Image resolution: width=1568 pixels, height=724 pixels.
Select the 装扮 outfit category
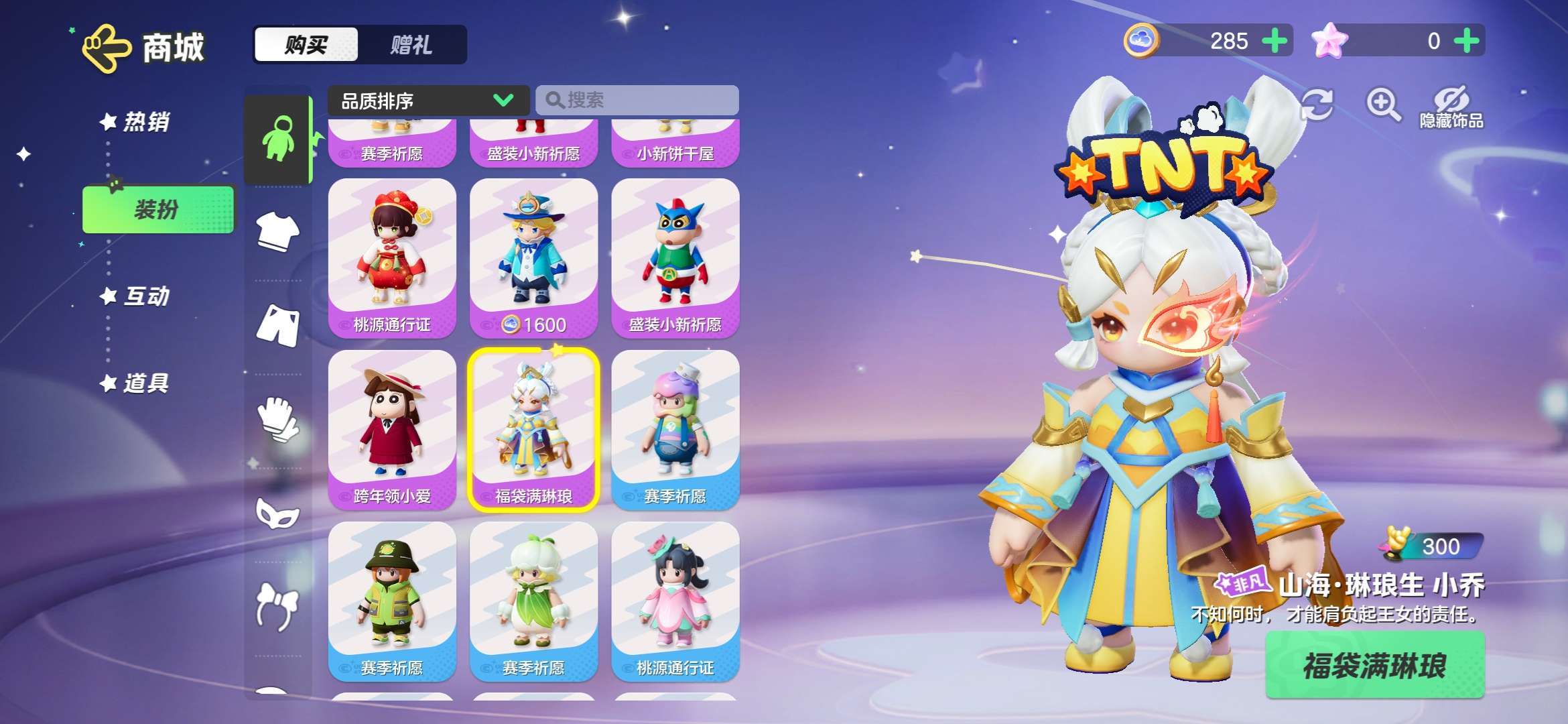158,210
